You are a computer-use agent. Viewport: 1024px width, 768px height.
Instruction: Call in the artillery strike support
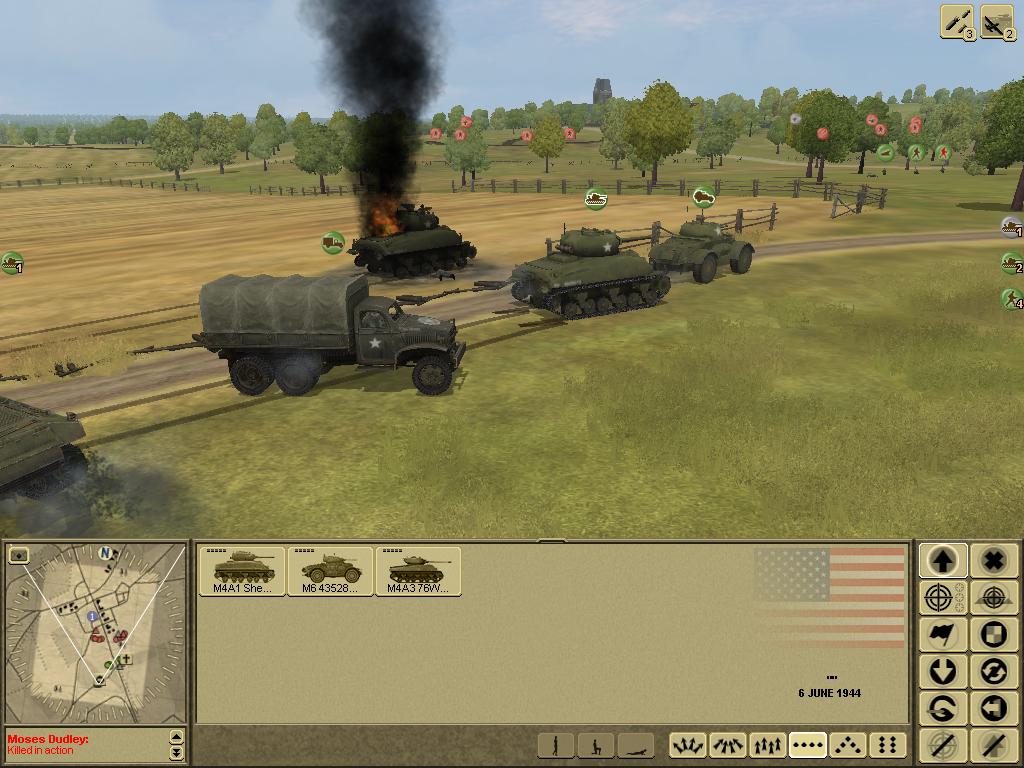[958, 22]
